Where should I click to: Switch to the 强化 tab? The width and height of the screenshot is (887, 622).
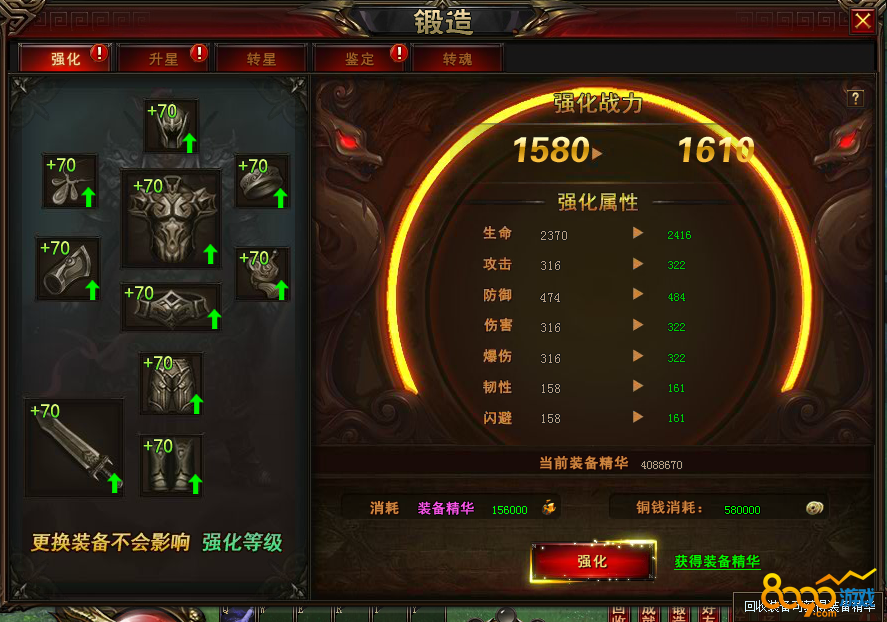[66, 59]
